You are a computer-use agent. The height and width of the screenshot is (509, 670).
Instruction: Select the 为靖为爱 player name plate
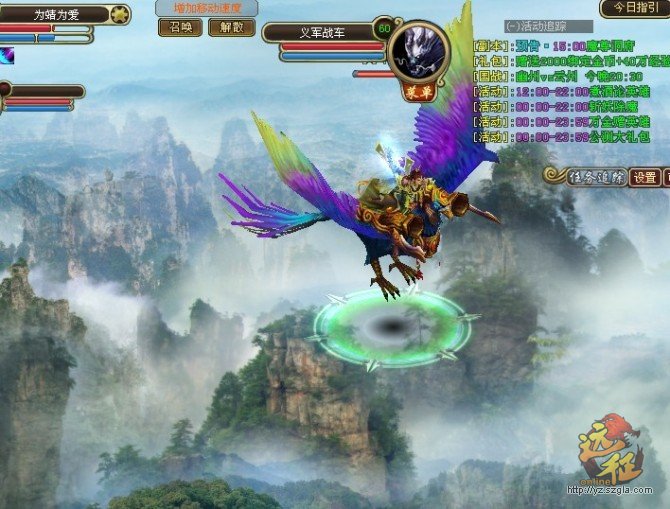56,15
